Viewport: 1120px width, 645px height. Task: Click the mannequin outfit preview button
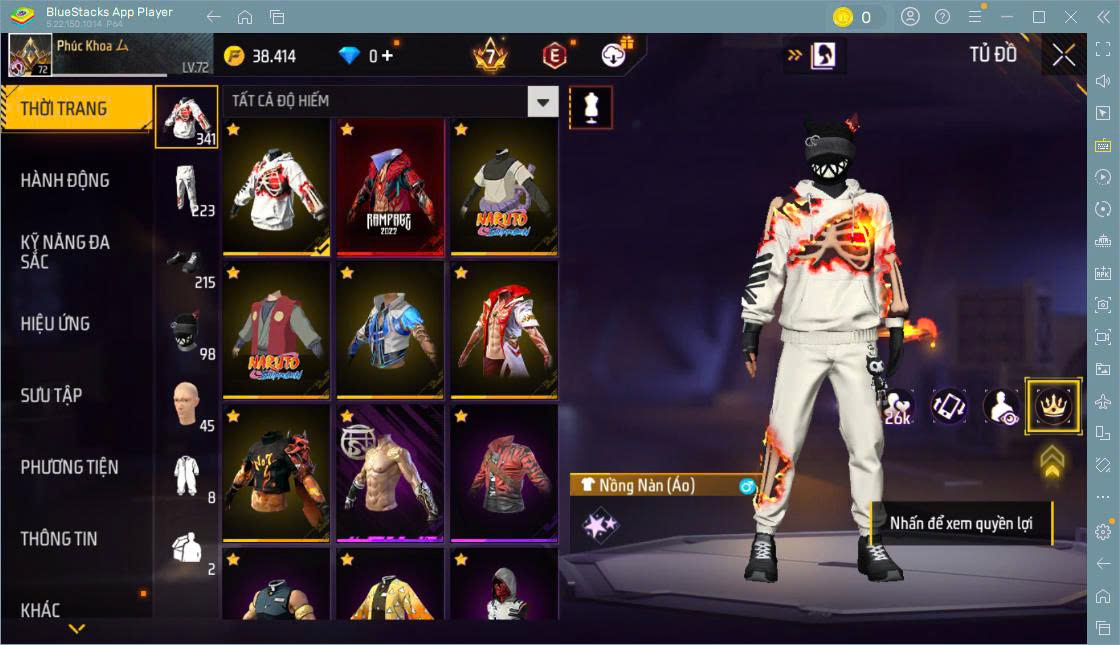pos(590,107)
